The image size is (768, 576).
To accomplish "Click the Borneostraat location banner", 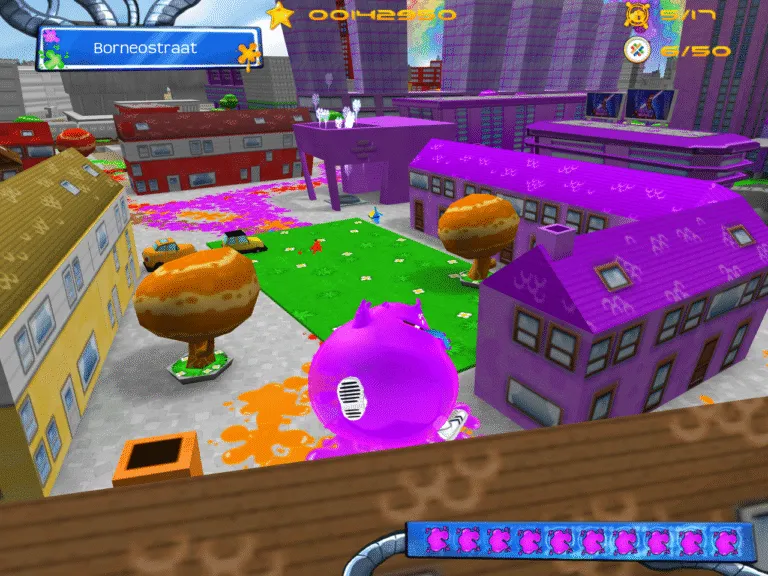I will [148, 48].
